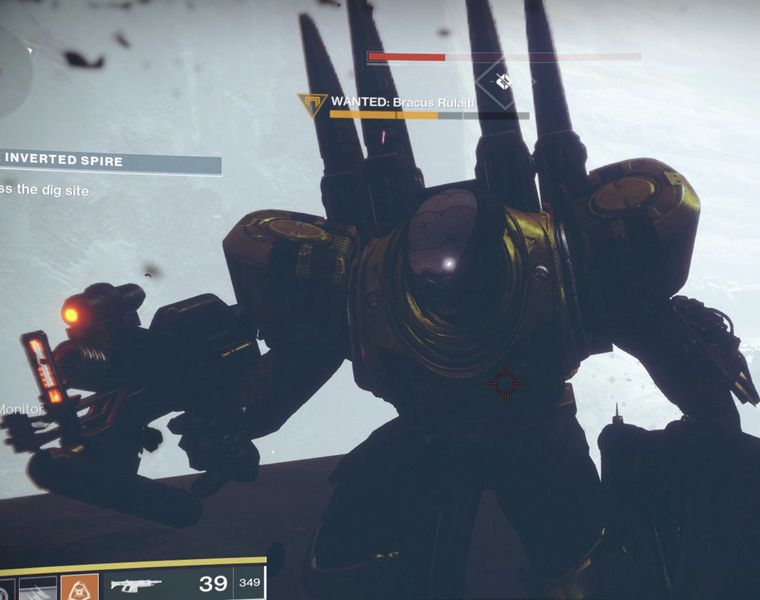Click the diamond objective waypoint marker
This screenshot has width=760, height=600.
coord(503,80)
